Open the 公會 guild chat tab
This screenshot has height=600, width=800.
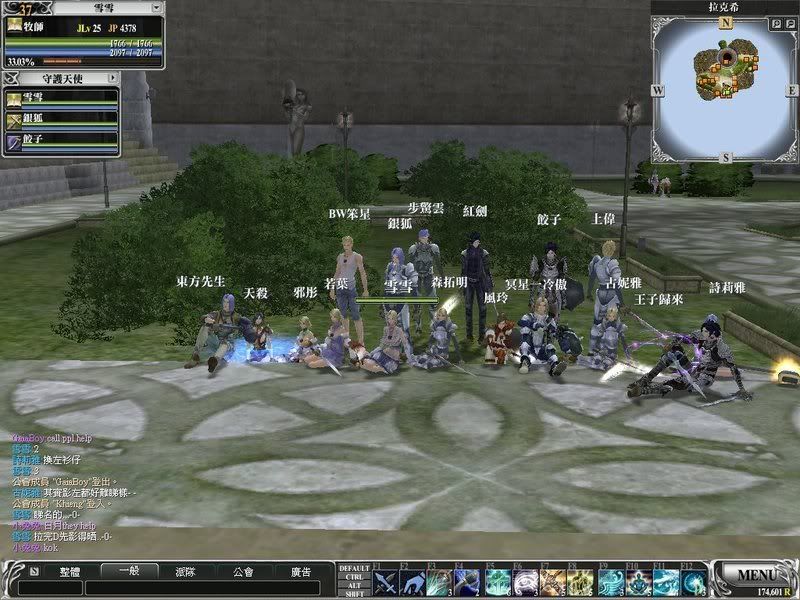pos(242,572)
